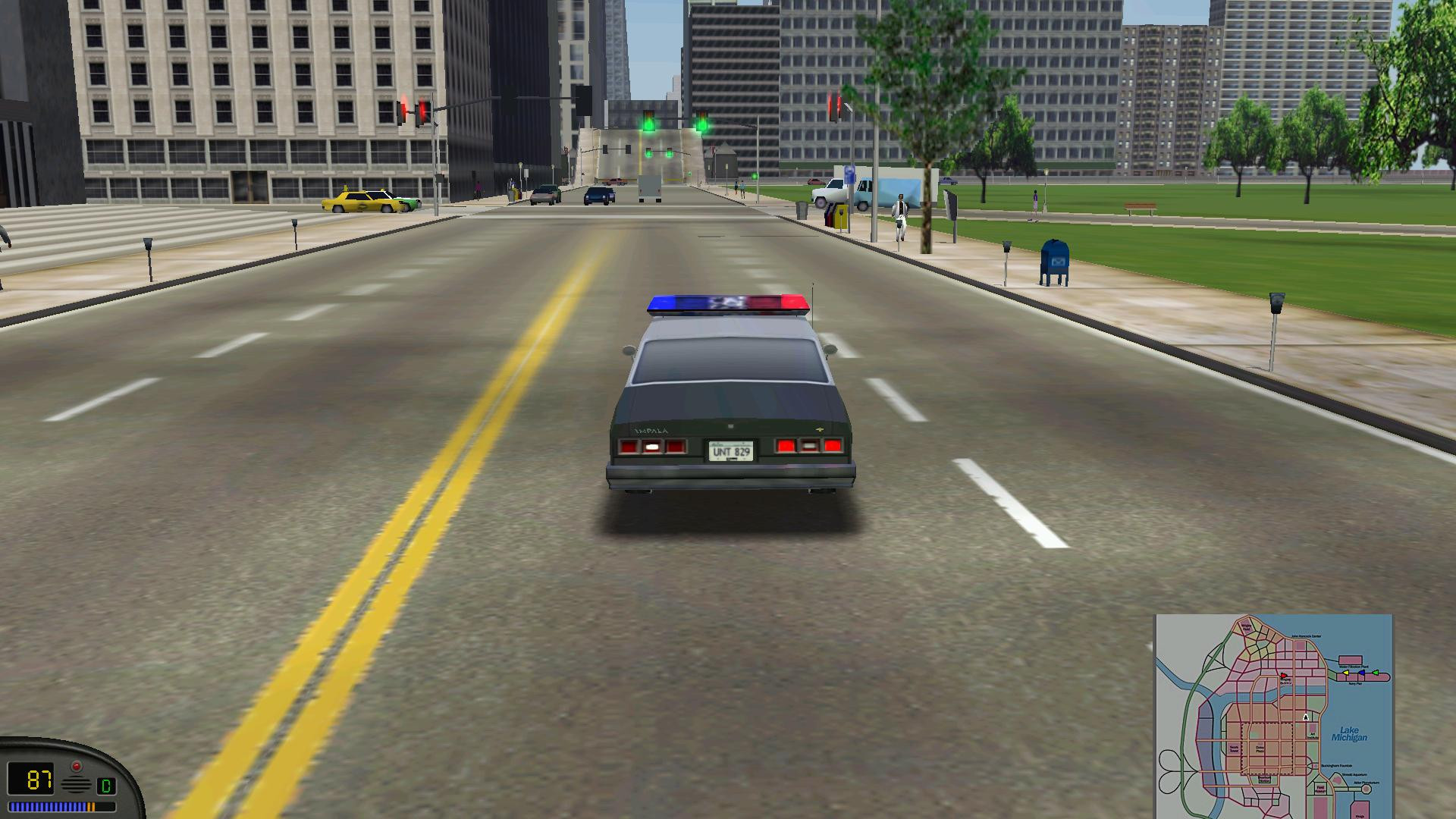The width and height of the screenshot is (1456, 819).
Task: Click the speed readout showing 87
Action: [x=39, y=780]
